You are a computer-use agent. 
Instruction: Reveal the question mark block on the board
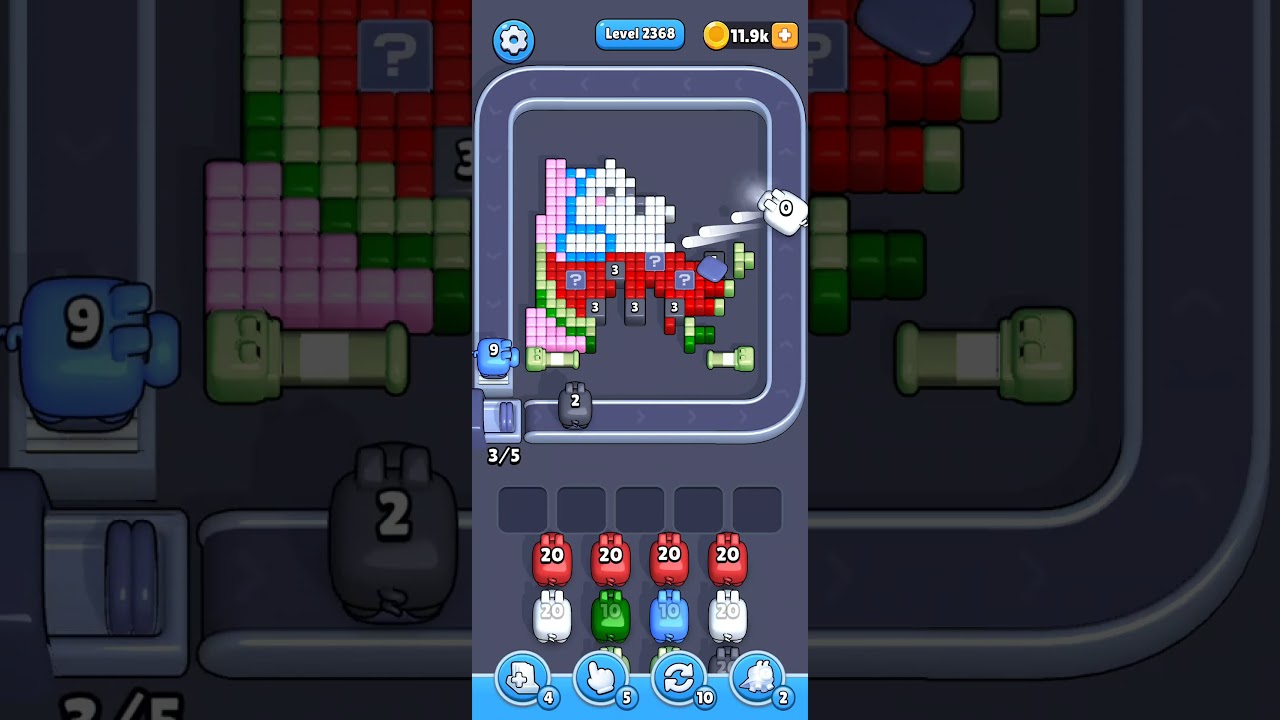pyautogui.click(x=575, y=280)
